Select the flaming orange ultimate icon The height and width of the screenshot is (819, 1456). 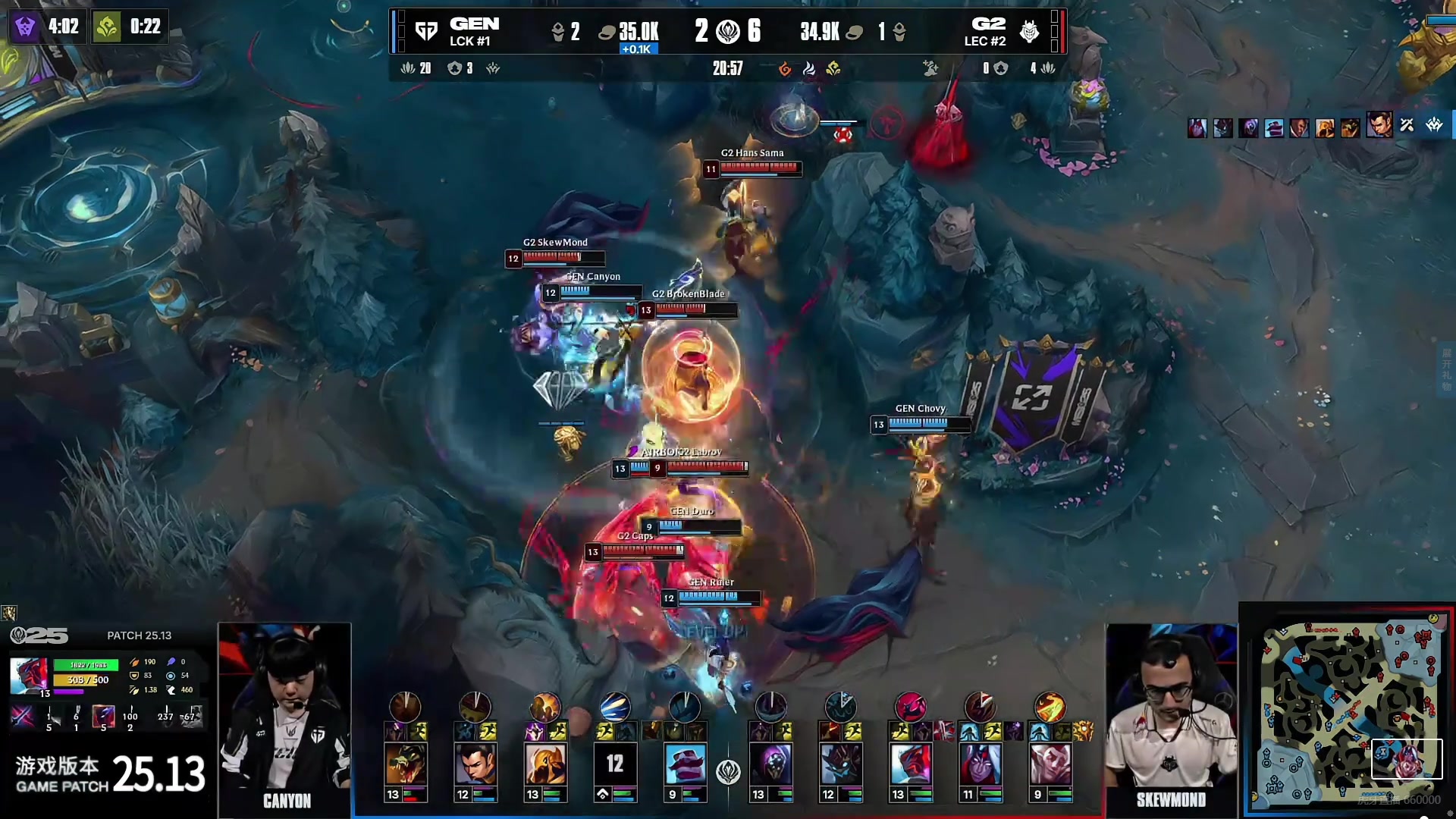(1050, 707)
